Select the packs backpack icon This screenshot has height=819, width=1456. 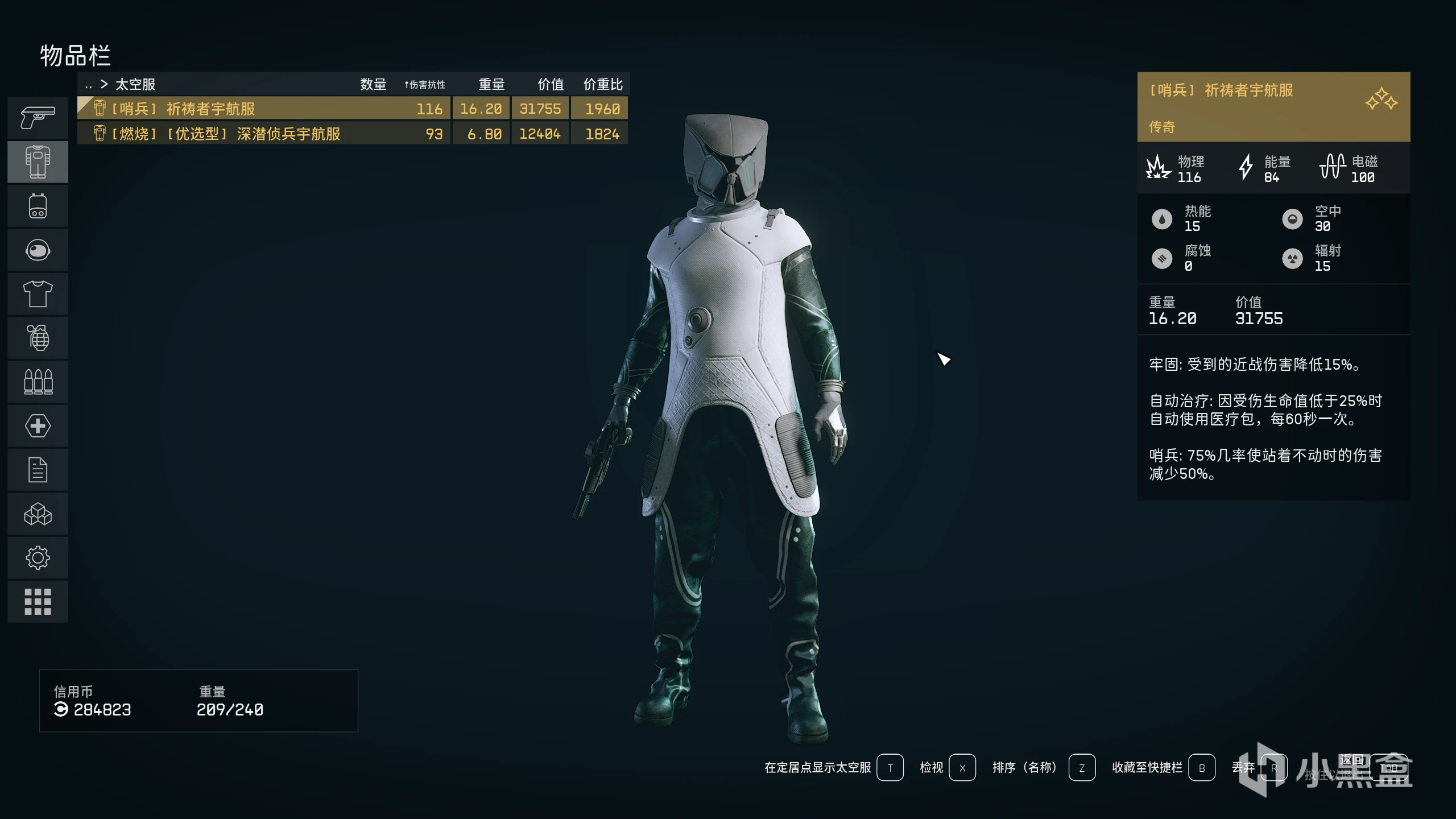(x=38, y=206)
